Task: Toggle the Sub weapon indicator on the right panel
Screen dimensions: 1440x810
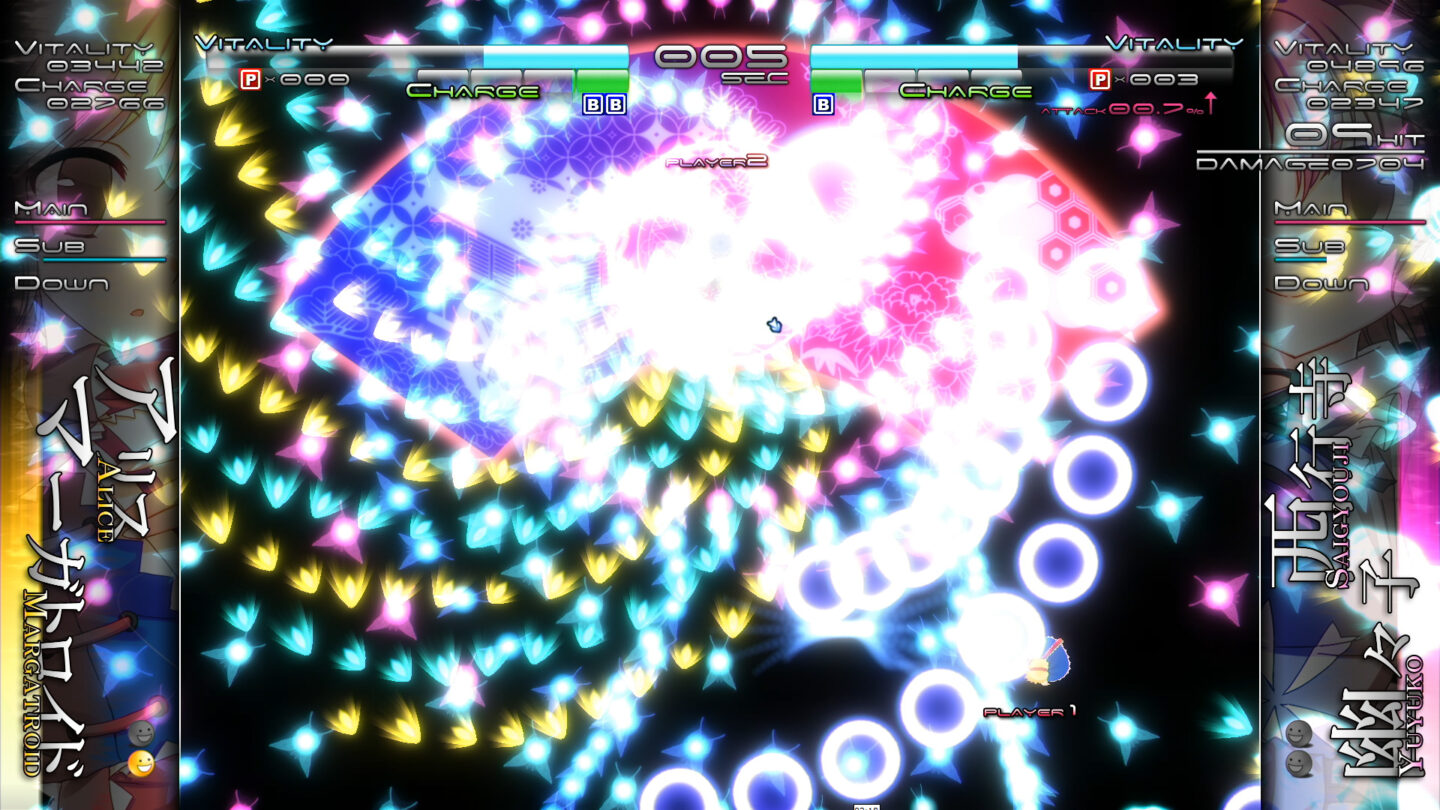Action: click(x=1311, y=246)
